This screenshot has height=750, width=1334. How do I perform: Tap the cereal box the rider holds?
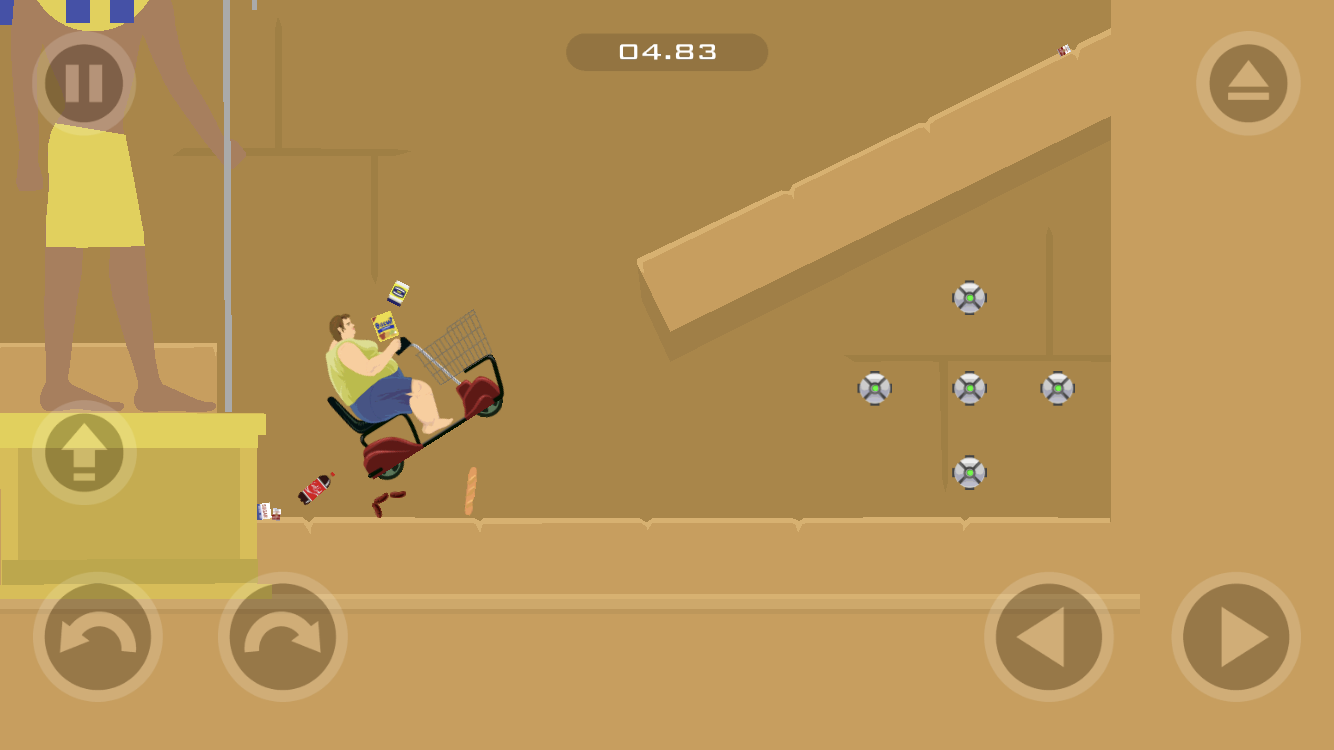[387, 327]
